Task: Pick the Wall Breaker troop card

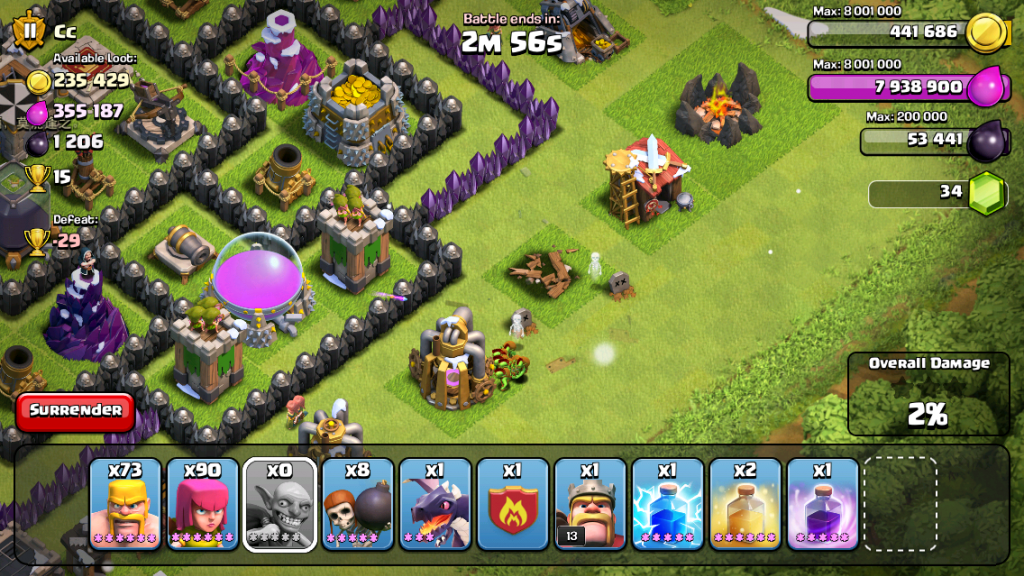Action: click(x=357, y=504)
